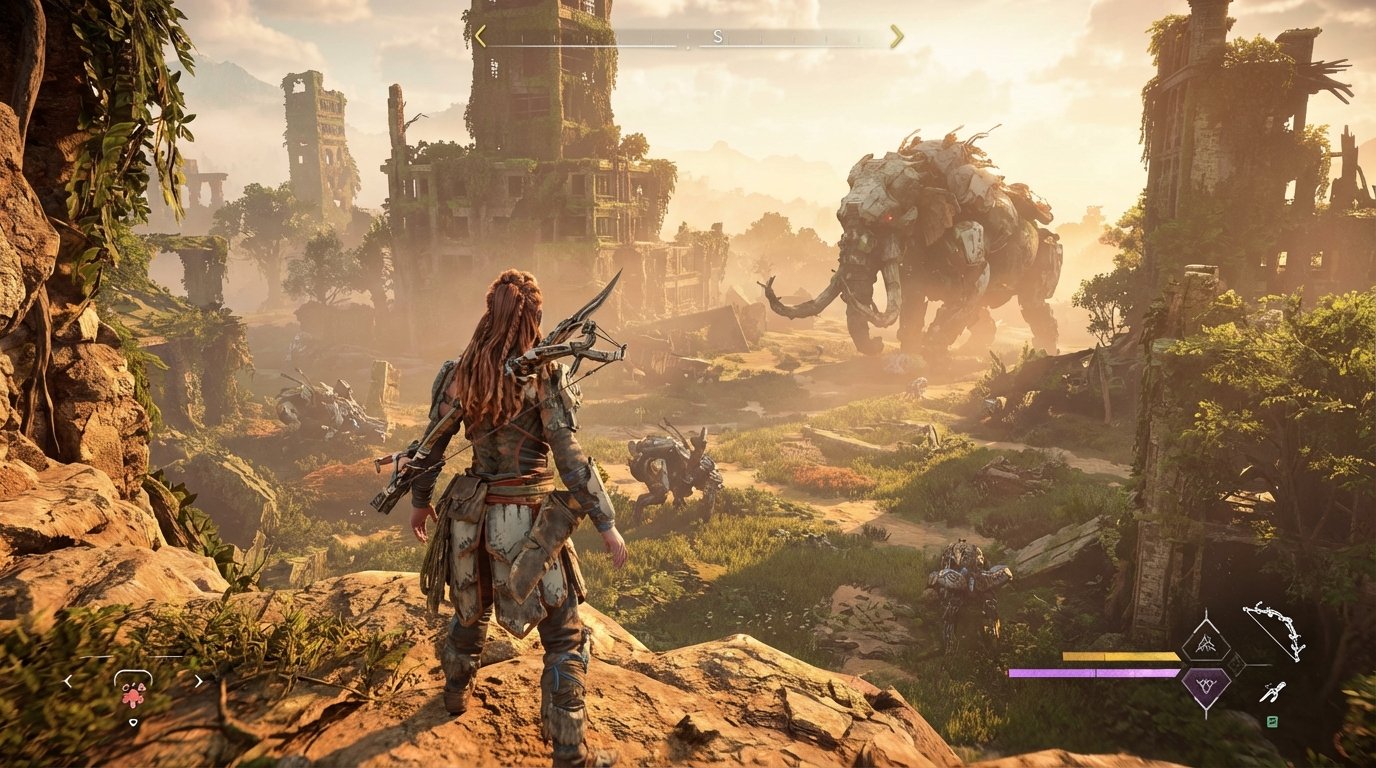Click the diamond notch above the weapon wheel
1376x768 pixels.
point(1206,612)
